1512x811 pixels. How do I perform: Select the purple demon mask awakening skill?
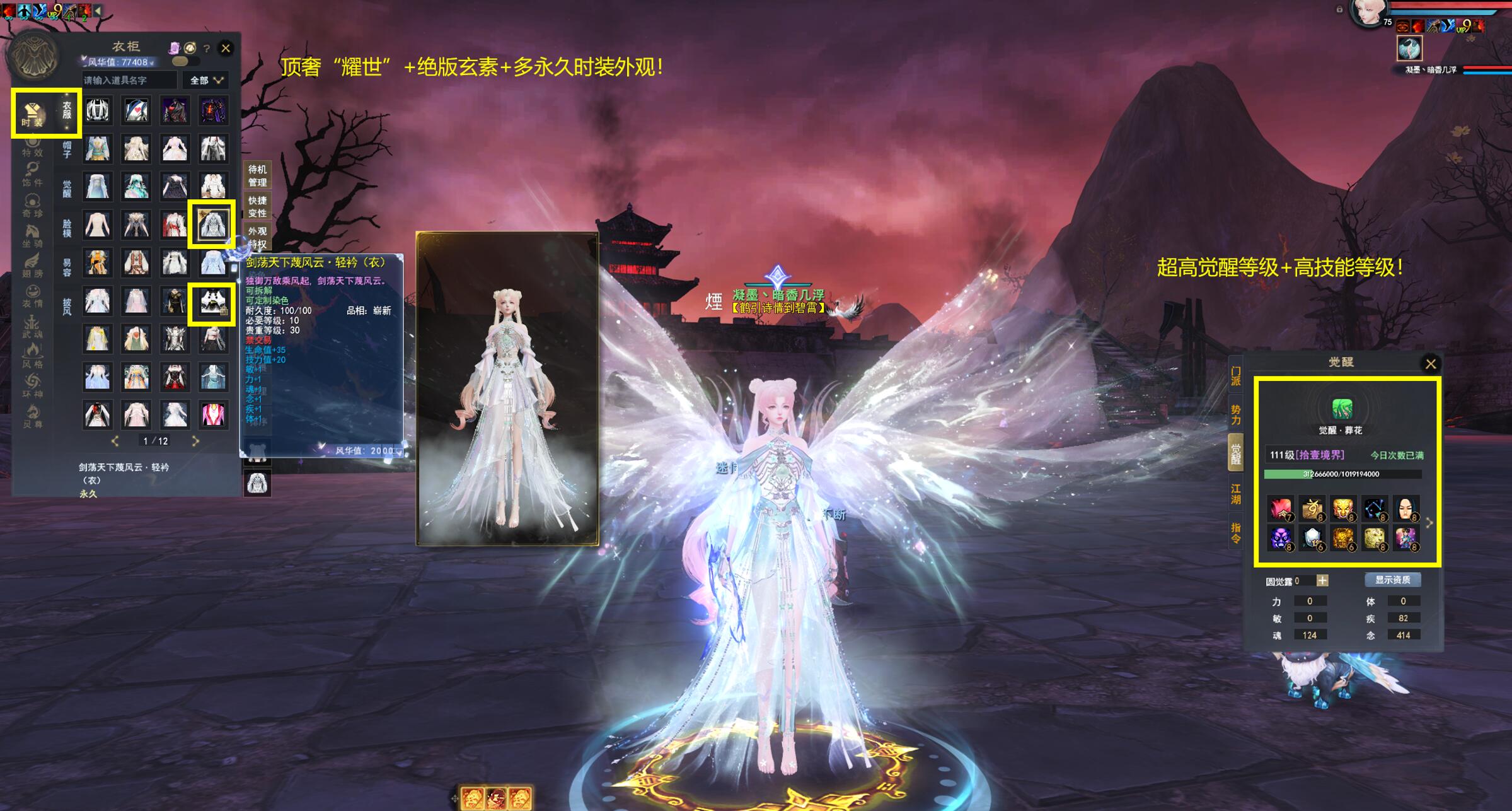[1280, 538]
